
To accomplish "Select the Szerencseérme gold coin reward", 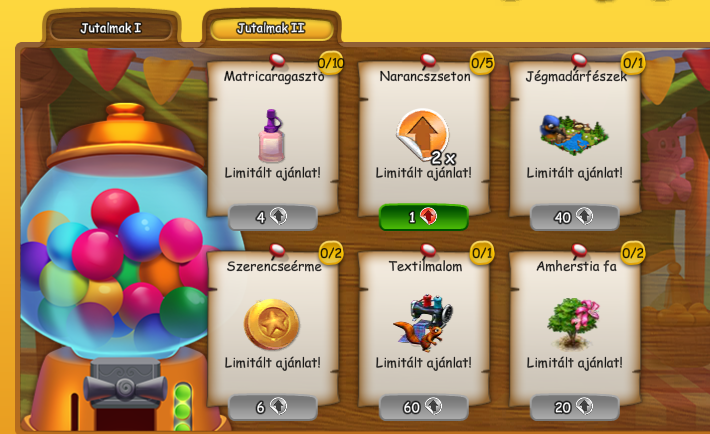I will tap(272, 323).
